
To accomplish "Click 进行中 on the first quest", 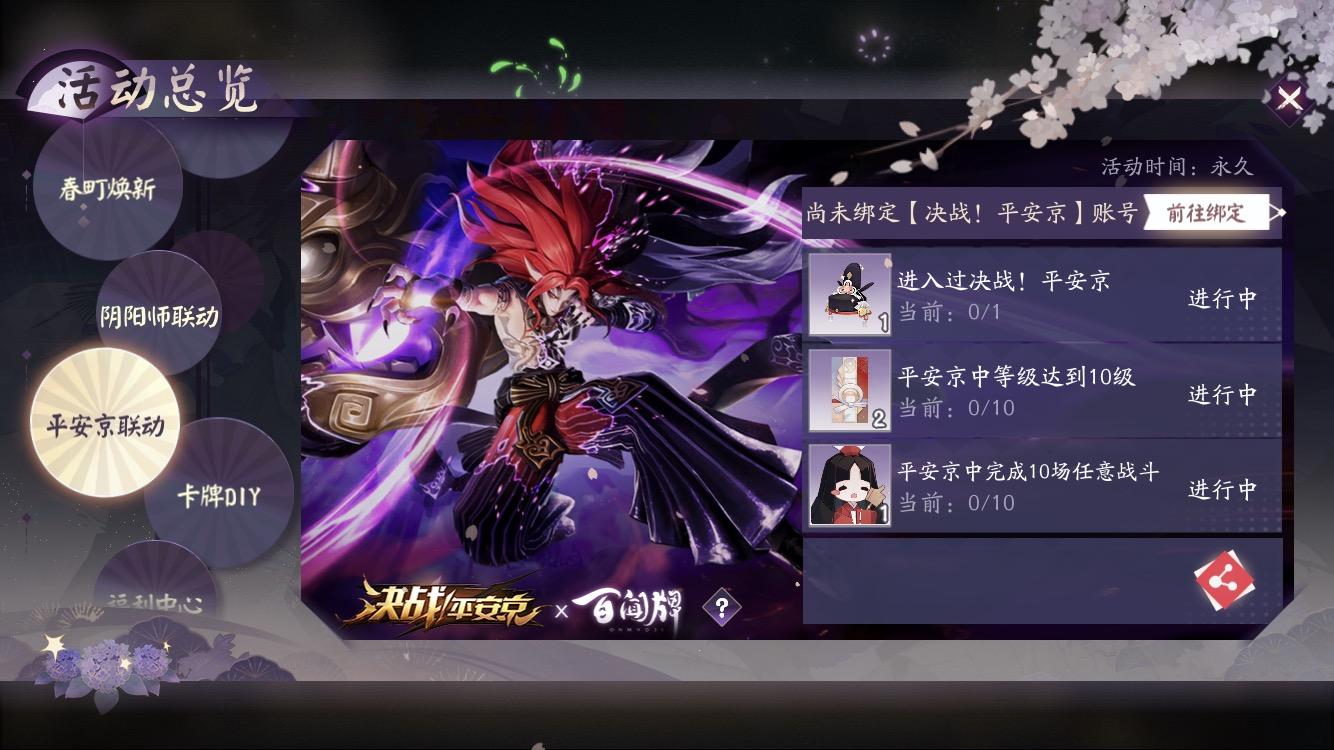I will (1224, 297).
